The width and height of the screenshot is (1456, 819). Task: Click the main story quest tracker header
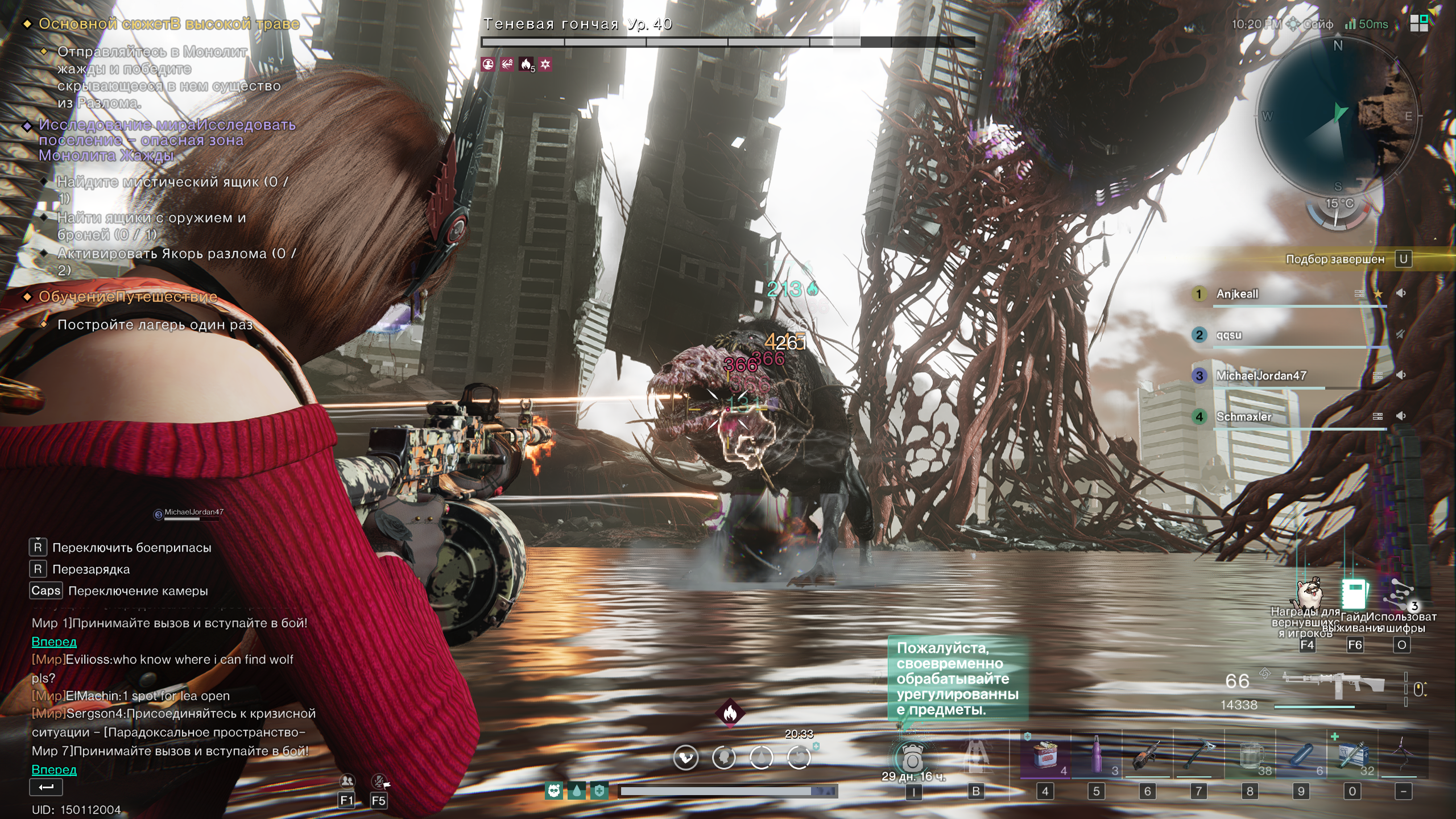pyautogui.click(x=168, y=24)
